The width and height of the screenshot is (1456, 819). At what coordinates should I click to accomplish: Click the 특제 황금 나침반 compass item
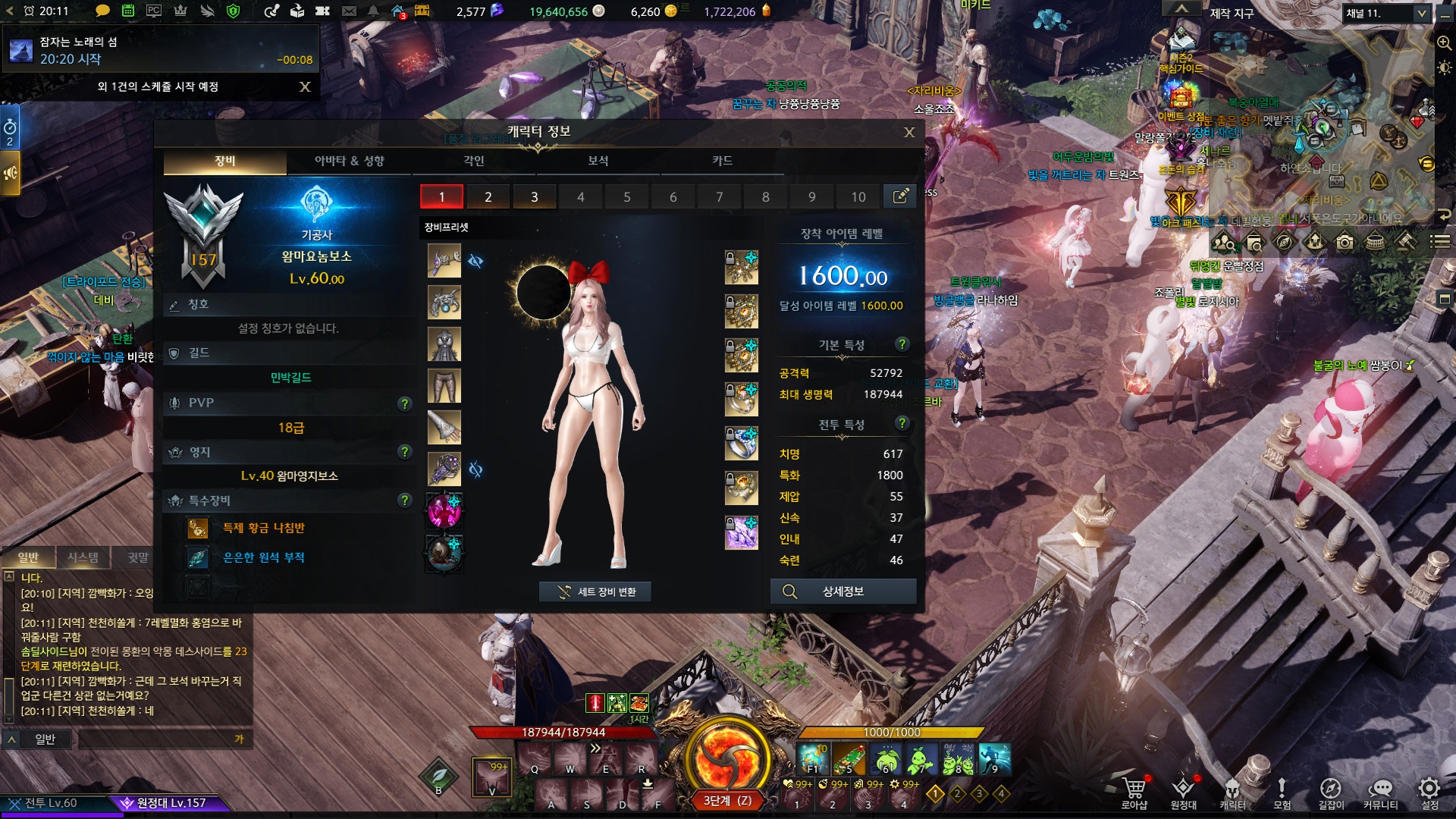[263, 528]
